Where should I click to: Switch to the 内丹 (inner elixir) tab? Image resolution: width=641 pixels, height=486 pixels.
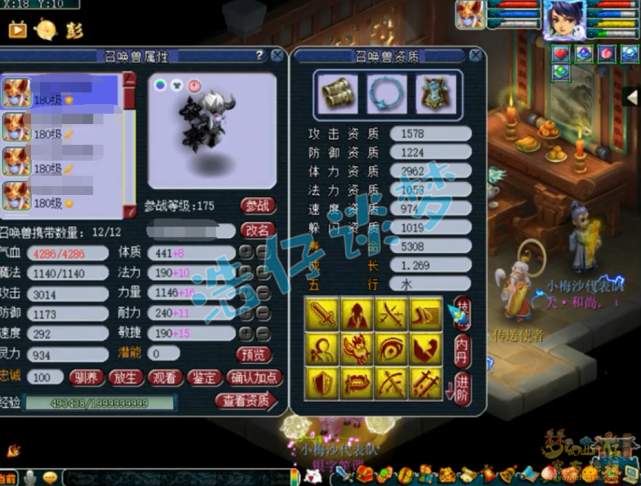coord(462,347)
